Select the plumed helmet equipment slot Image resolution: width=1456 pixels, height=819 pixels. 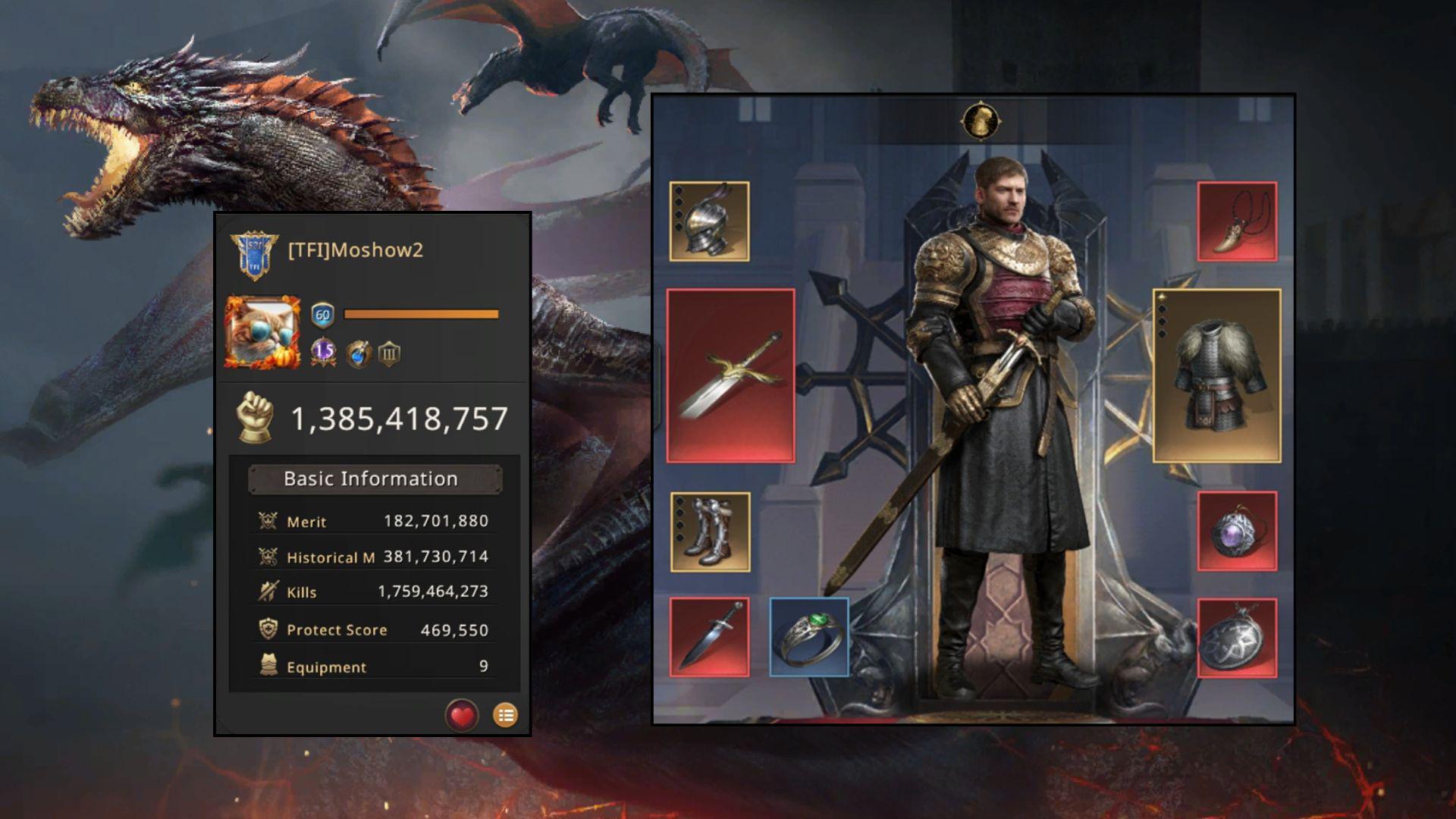(x=709, y=221)
